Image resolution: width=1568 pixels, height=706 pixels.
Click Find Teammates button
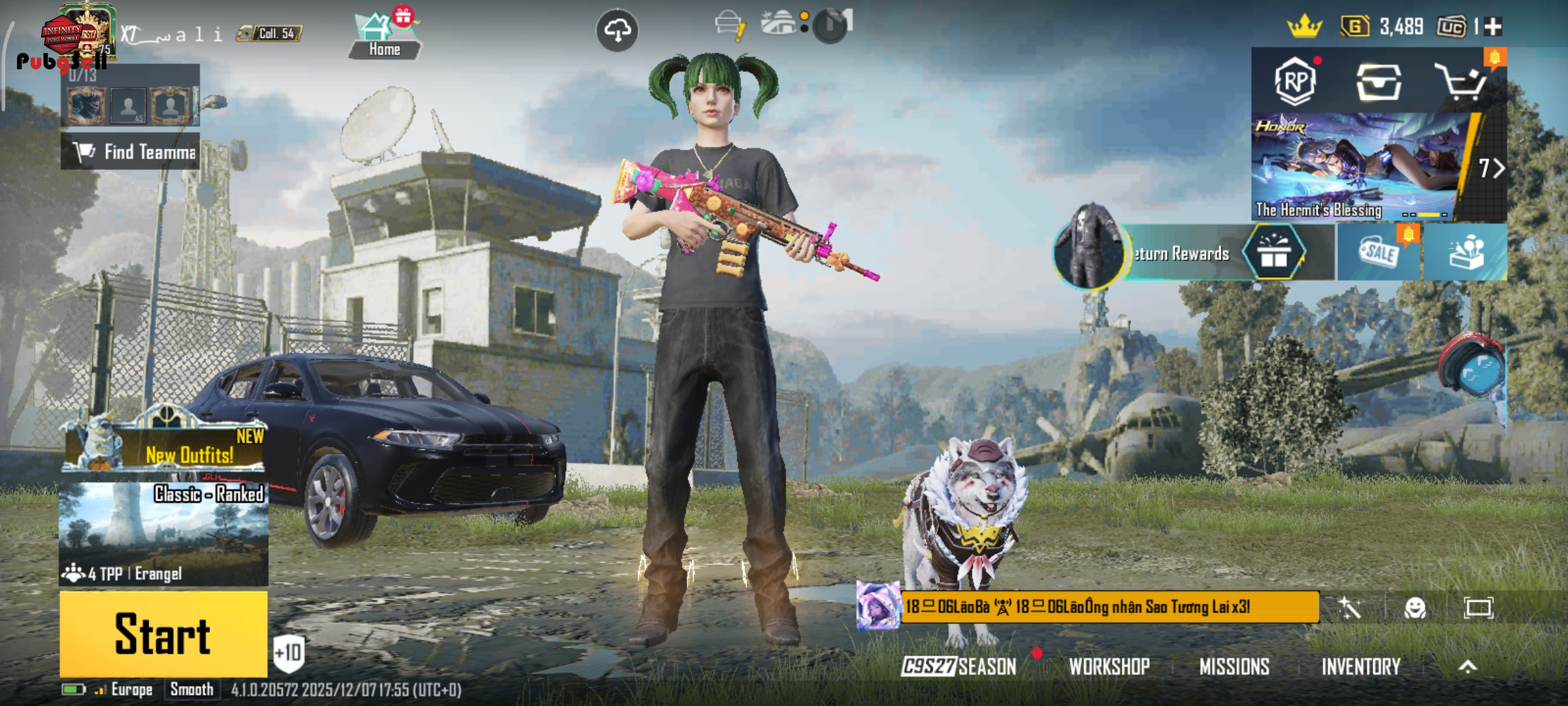coord(131,152)
